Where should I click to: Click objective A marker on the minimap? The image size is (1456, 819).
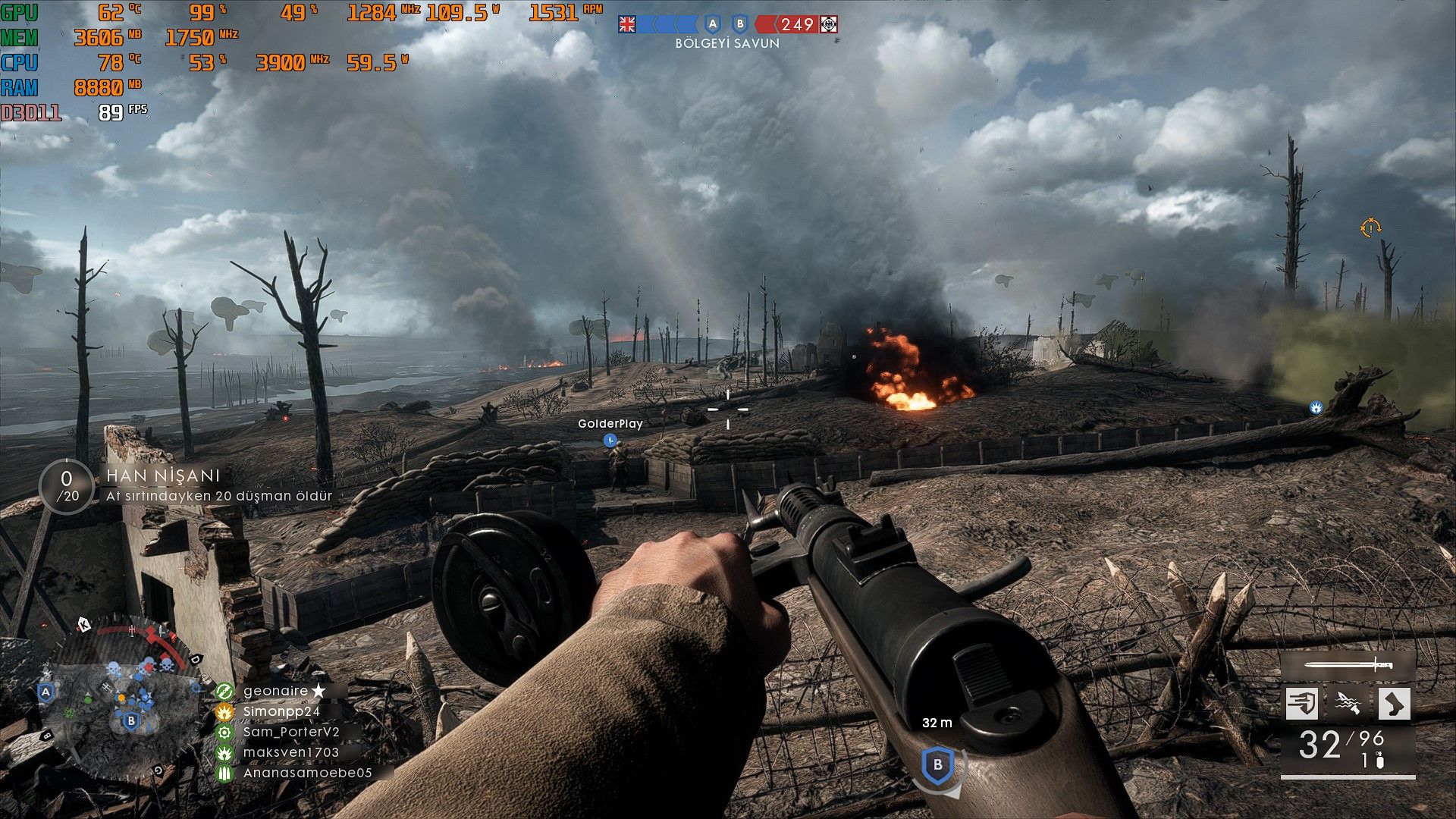click(x=46, y=692)
